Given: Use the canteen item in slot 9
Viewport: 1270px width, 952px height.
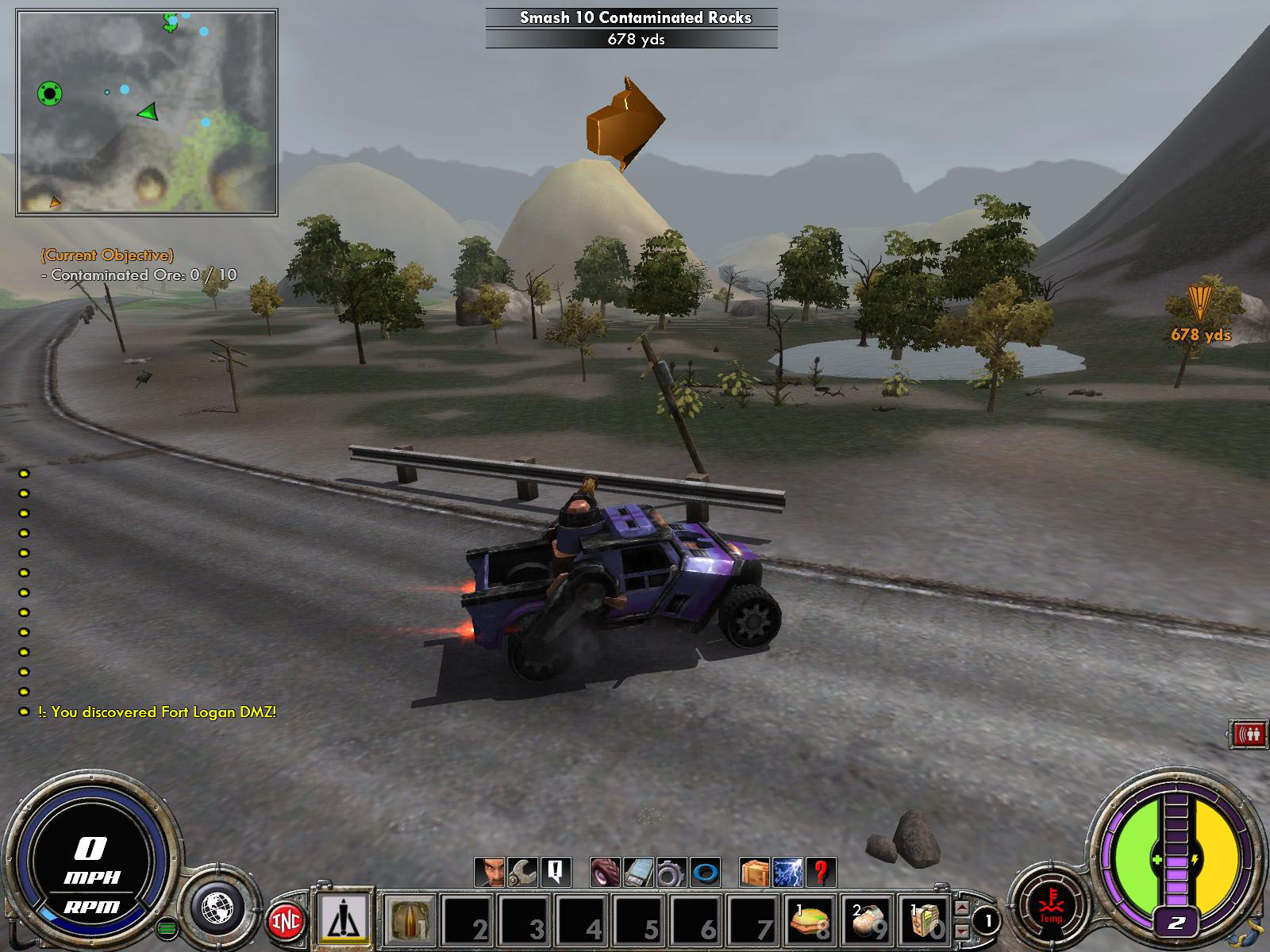Looking at the screenshot, I should coord(868,920).
